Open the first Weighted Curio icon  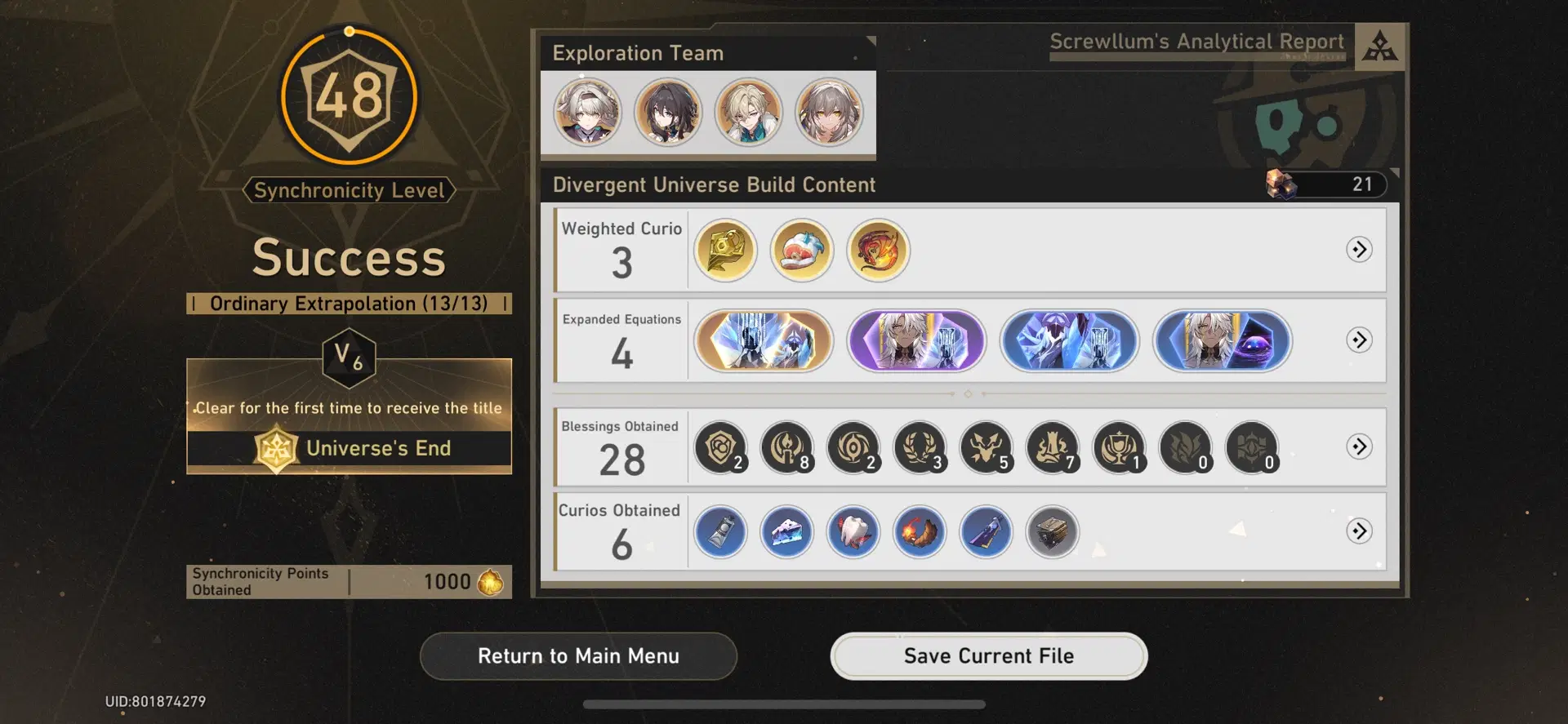tap(724, 251)
